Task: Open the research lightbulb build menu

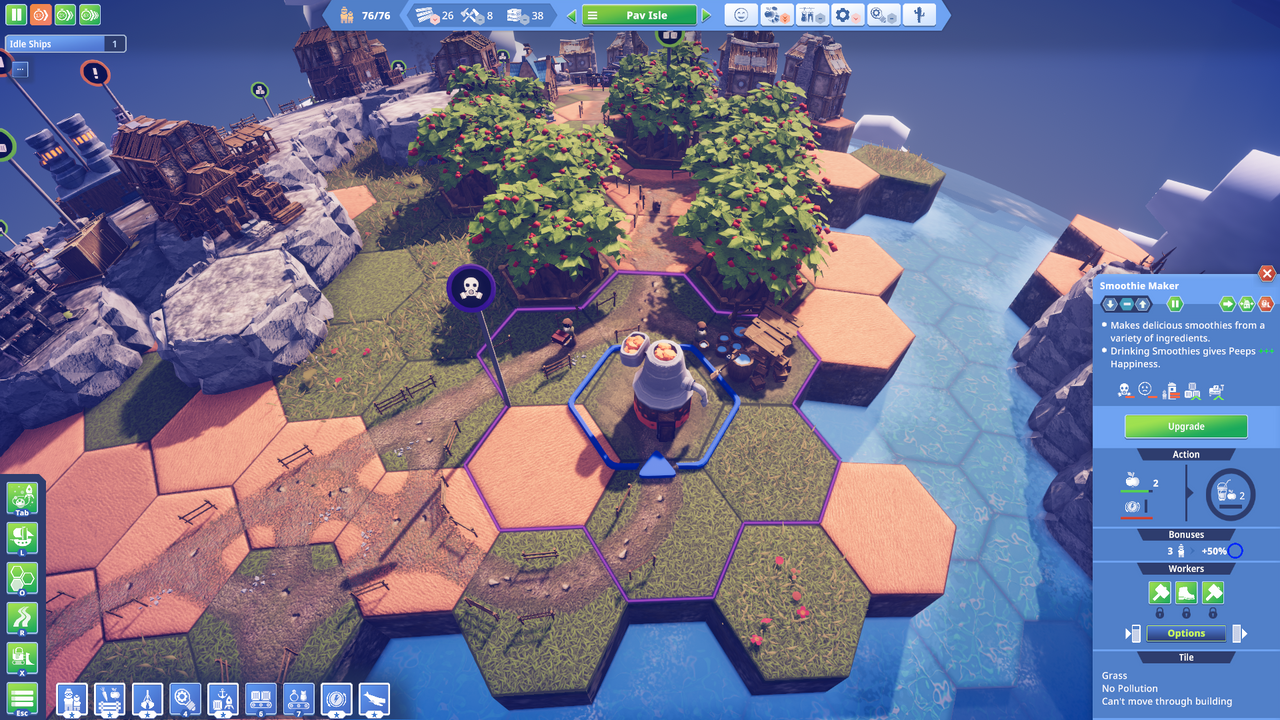Action: [184, 700]
